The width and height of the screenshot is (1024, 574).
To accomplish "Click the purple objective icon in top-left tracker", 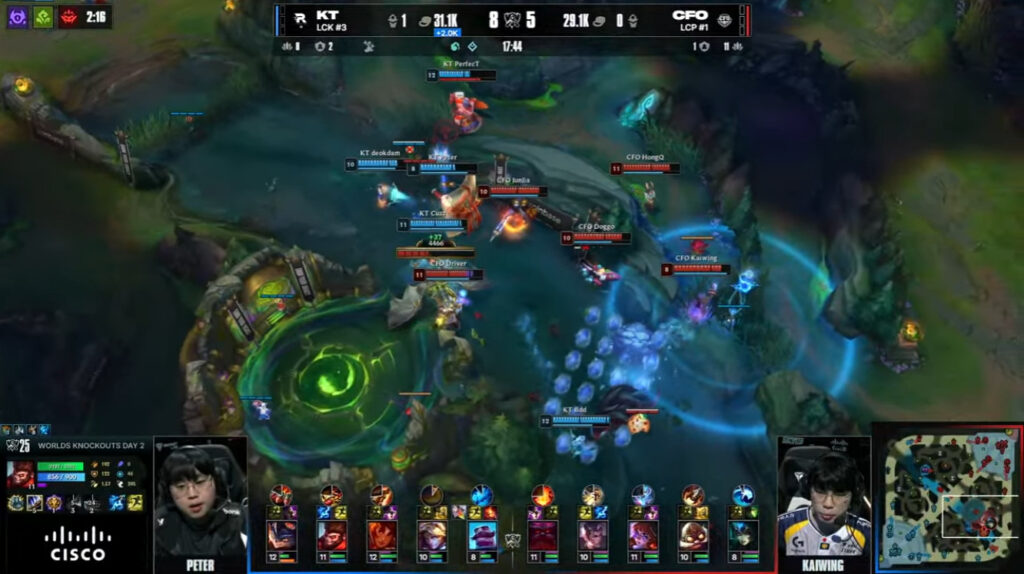I will [x=17, y=17].
